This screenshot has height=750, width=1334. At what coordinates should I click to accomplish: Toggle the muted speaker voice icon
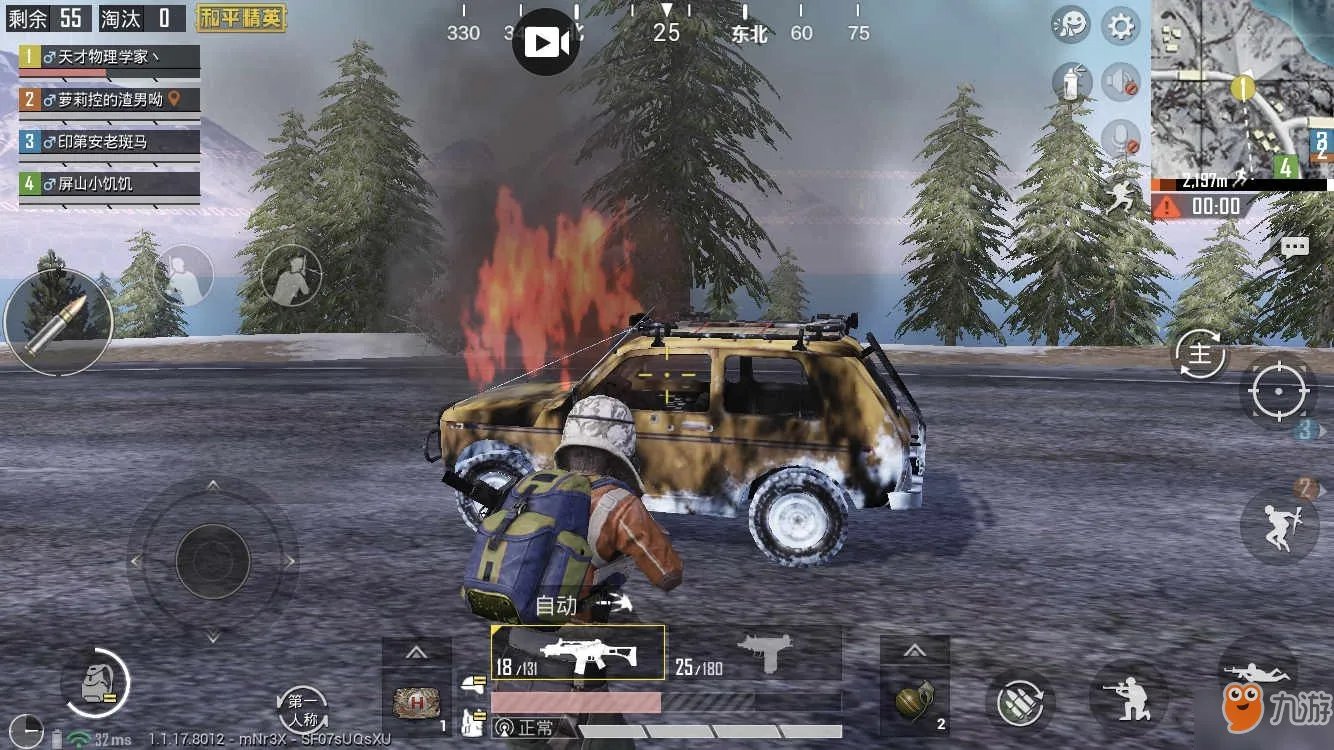point(1120,82)
